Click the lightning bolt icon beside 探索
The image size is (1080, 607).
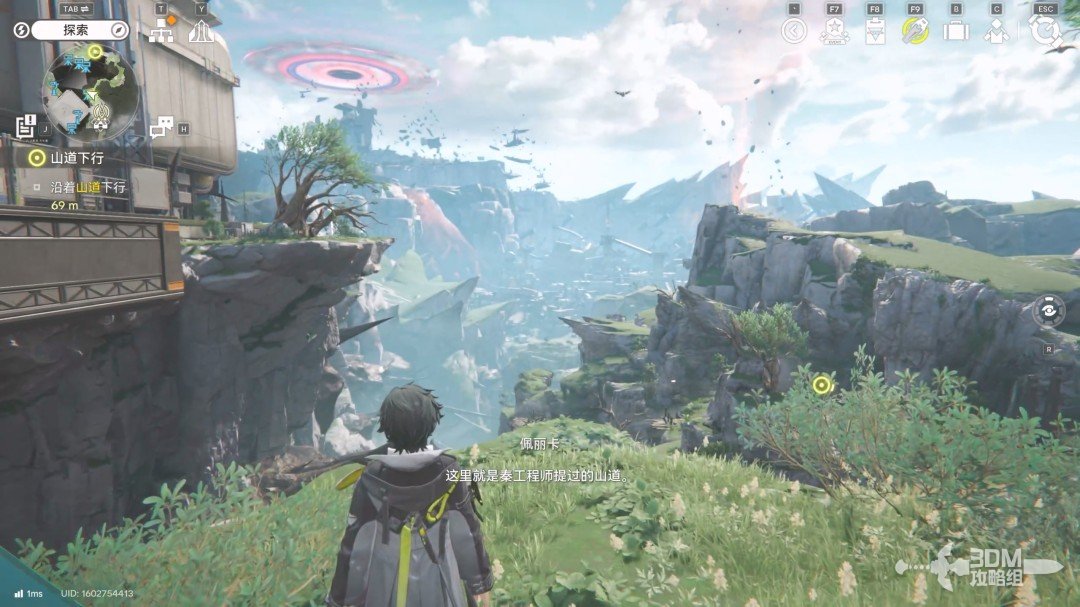point(21,30)
